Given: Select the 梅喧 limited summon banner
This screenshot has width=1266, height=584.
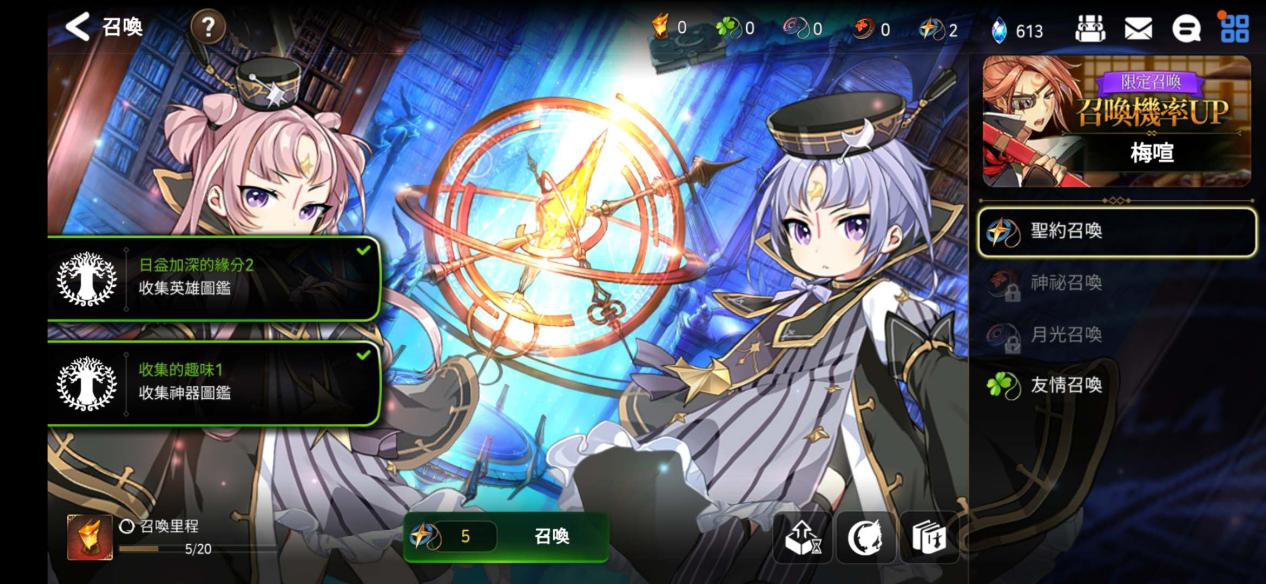Looking at the screenshot, I should pos(1116,121).
